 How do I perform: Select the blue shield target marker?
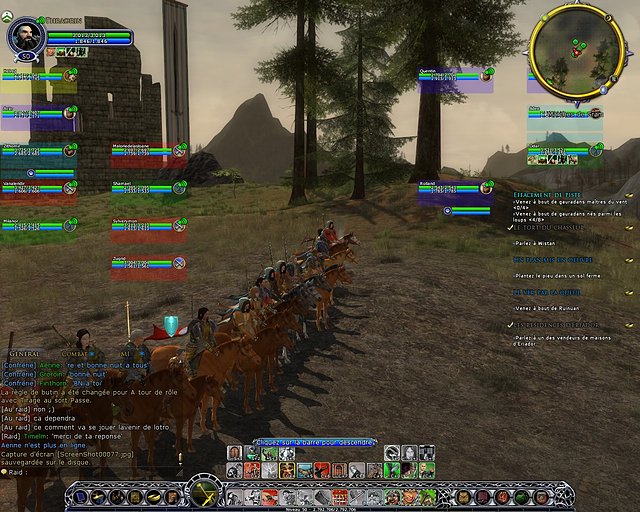click(171, 325)
